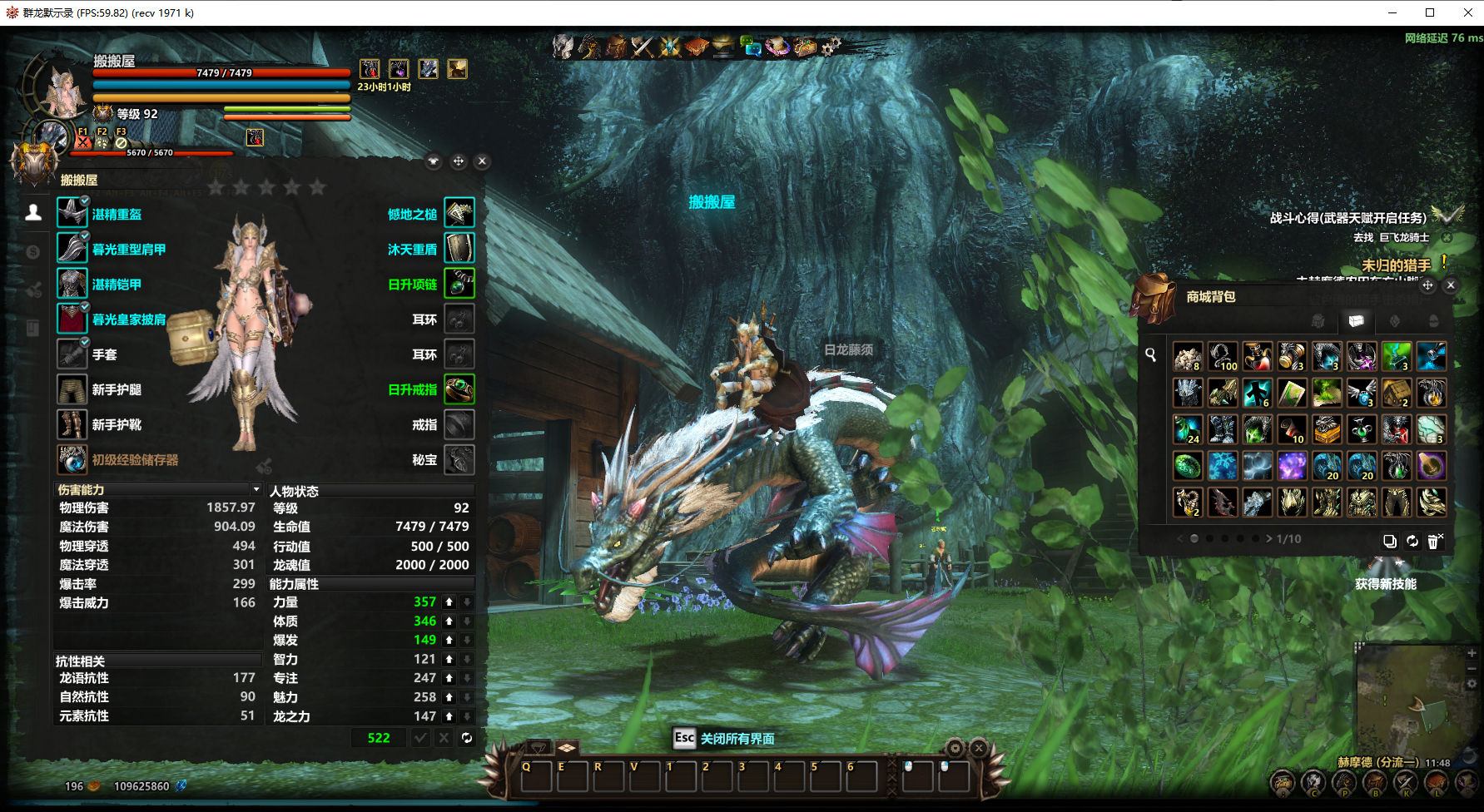
Task: Click the 日升项链 necklace slot
Action: coord(459,284)
